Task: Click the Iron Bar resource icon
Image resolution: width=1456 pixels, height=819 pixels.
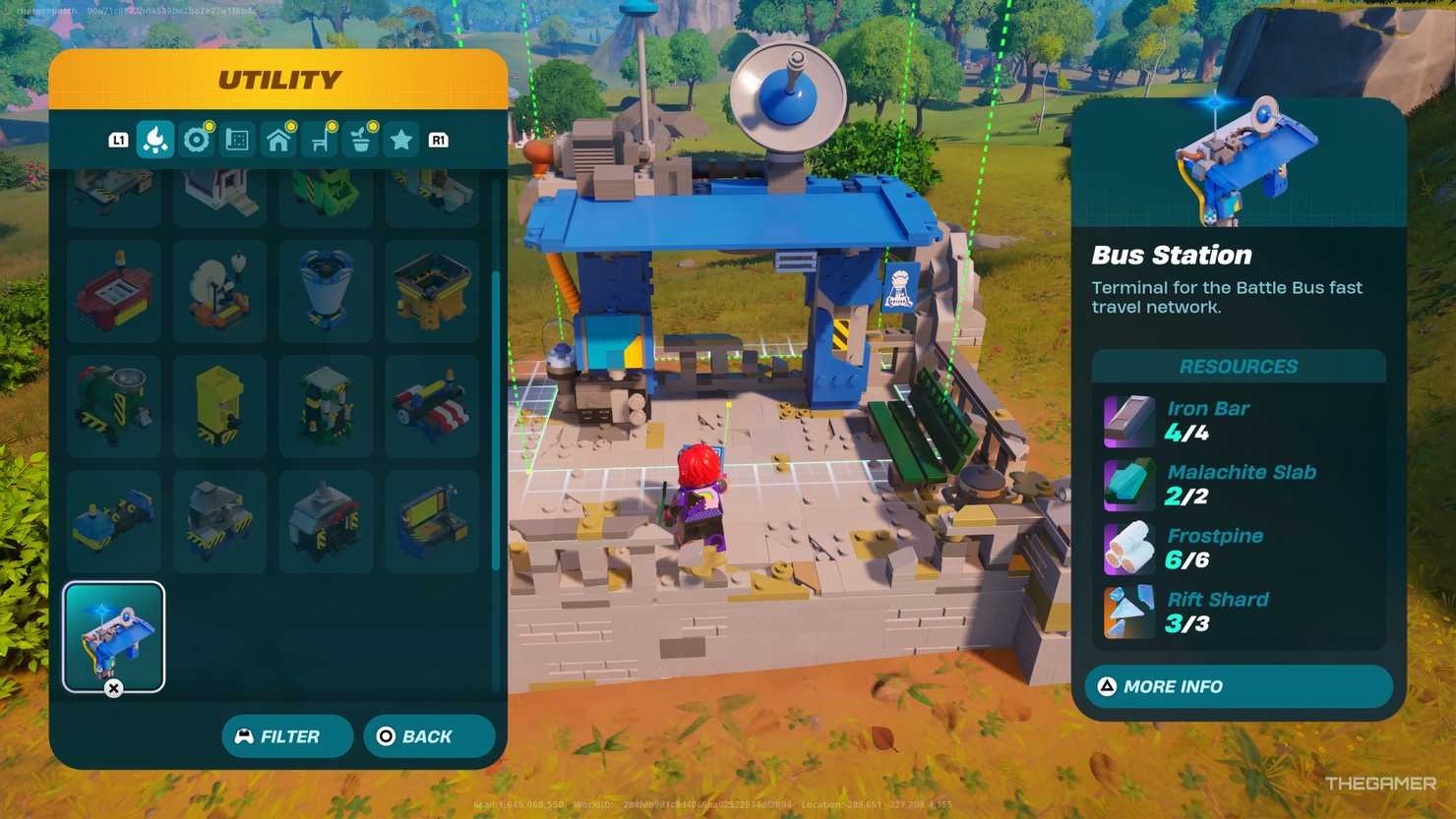Action: (x=1127, y=420)
